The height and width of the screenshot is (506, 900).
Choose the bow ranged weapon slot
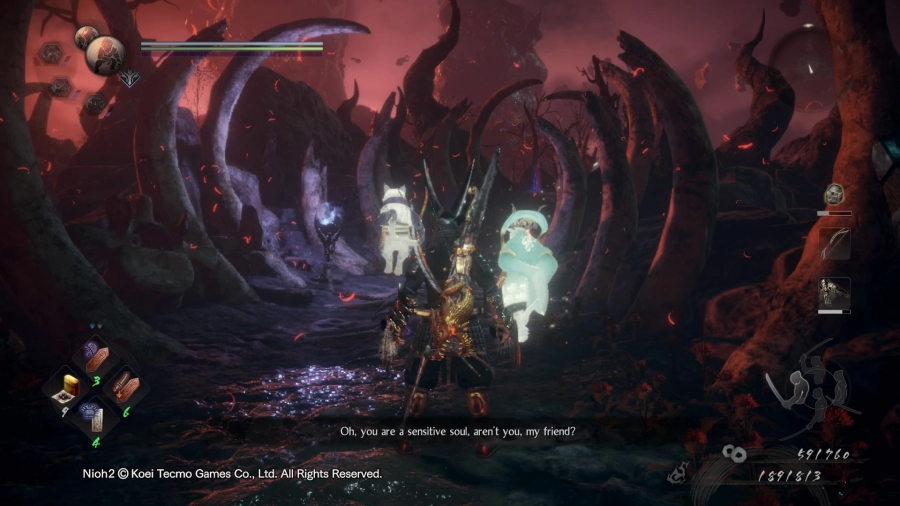(835, 243)
